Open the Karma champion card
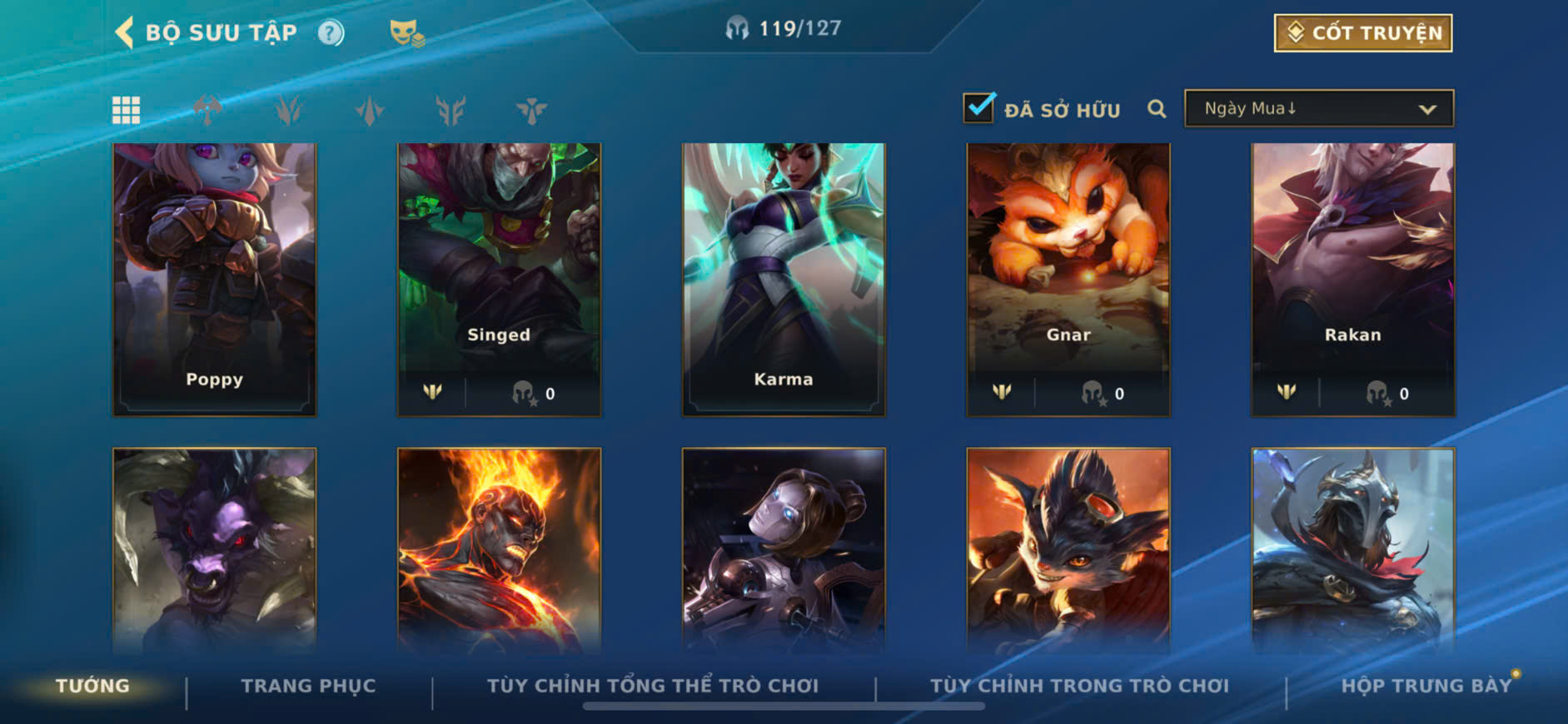This screenshot has width=1568, height=724. pyautogui.click(x=784, y=279)
